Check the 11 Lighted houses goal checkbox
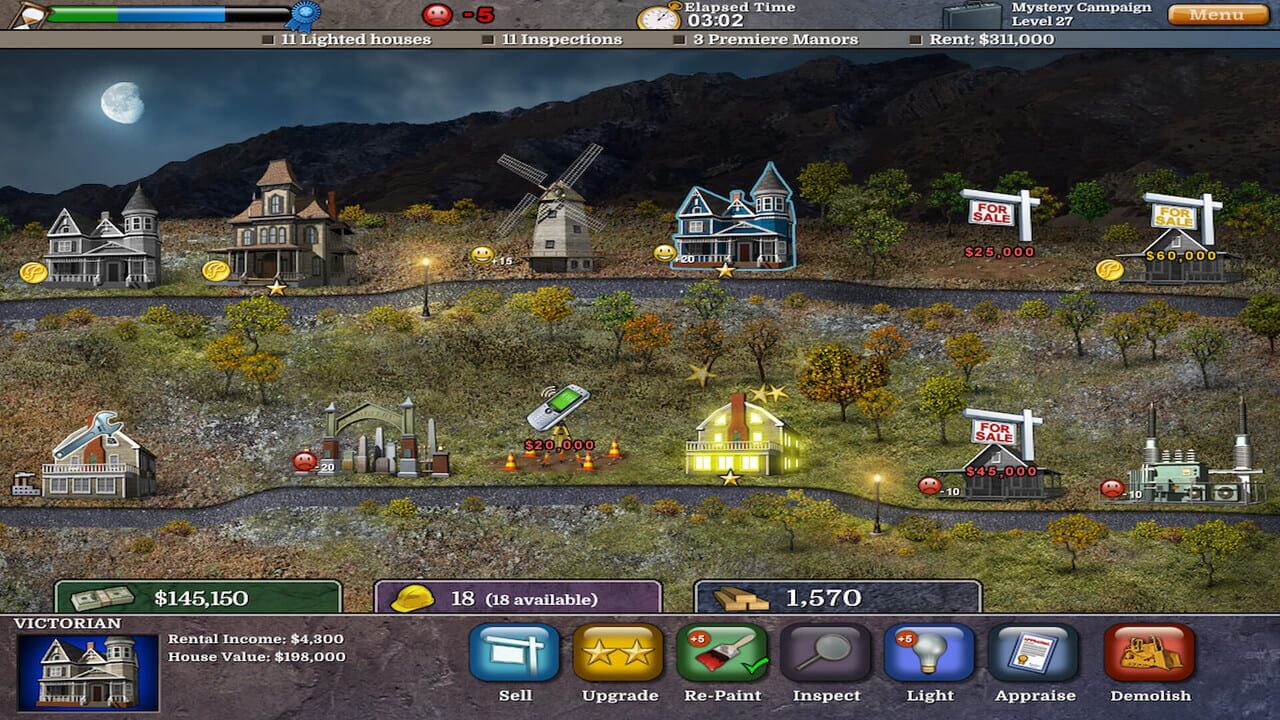This screenshot has width=1280, height=720. point(266,41)
